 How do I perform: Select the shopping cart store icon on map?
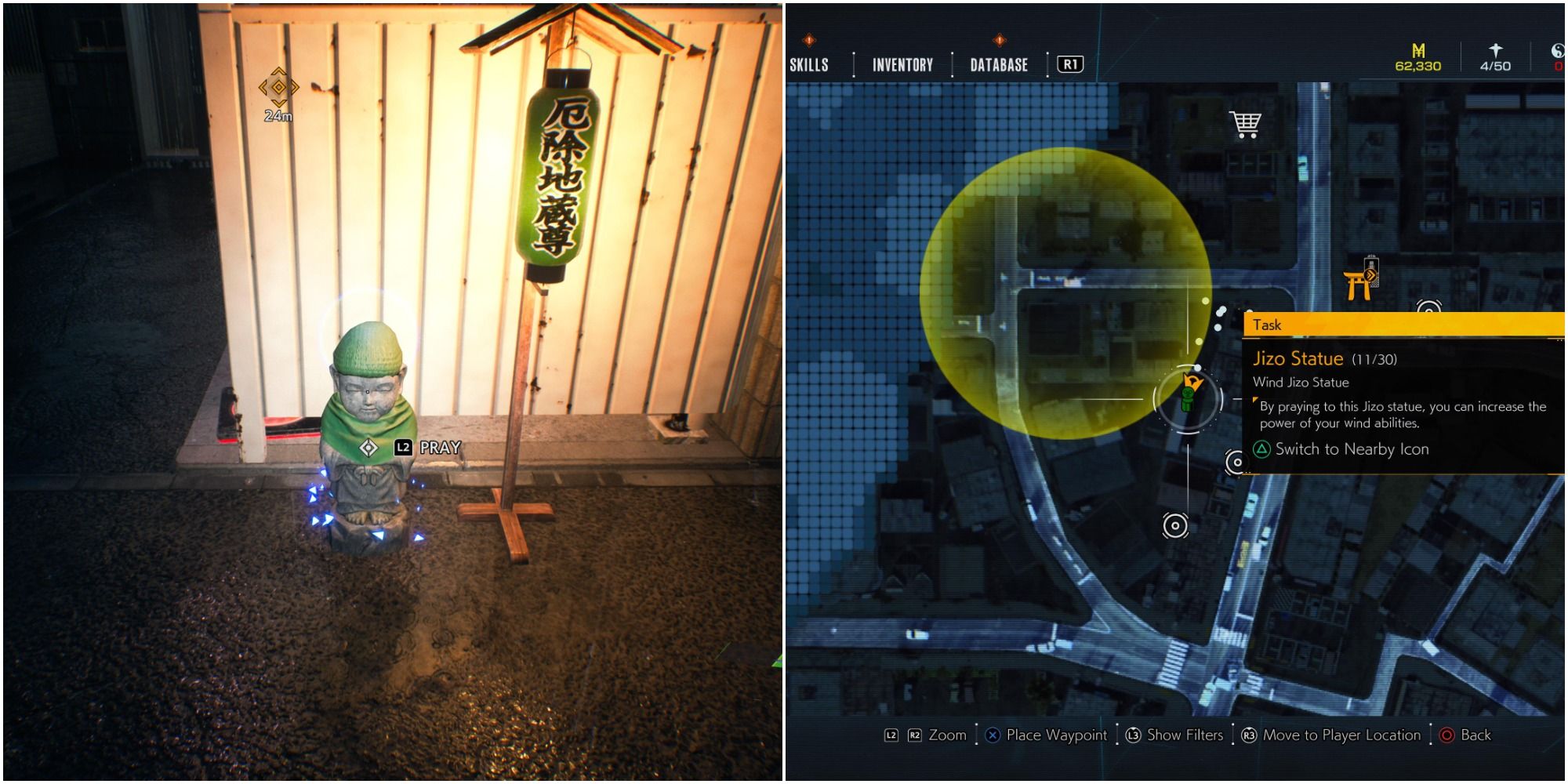coord(1243,122)
